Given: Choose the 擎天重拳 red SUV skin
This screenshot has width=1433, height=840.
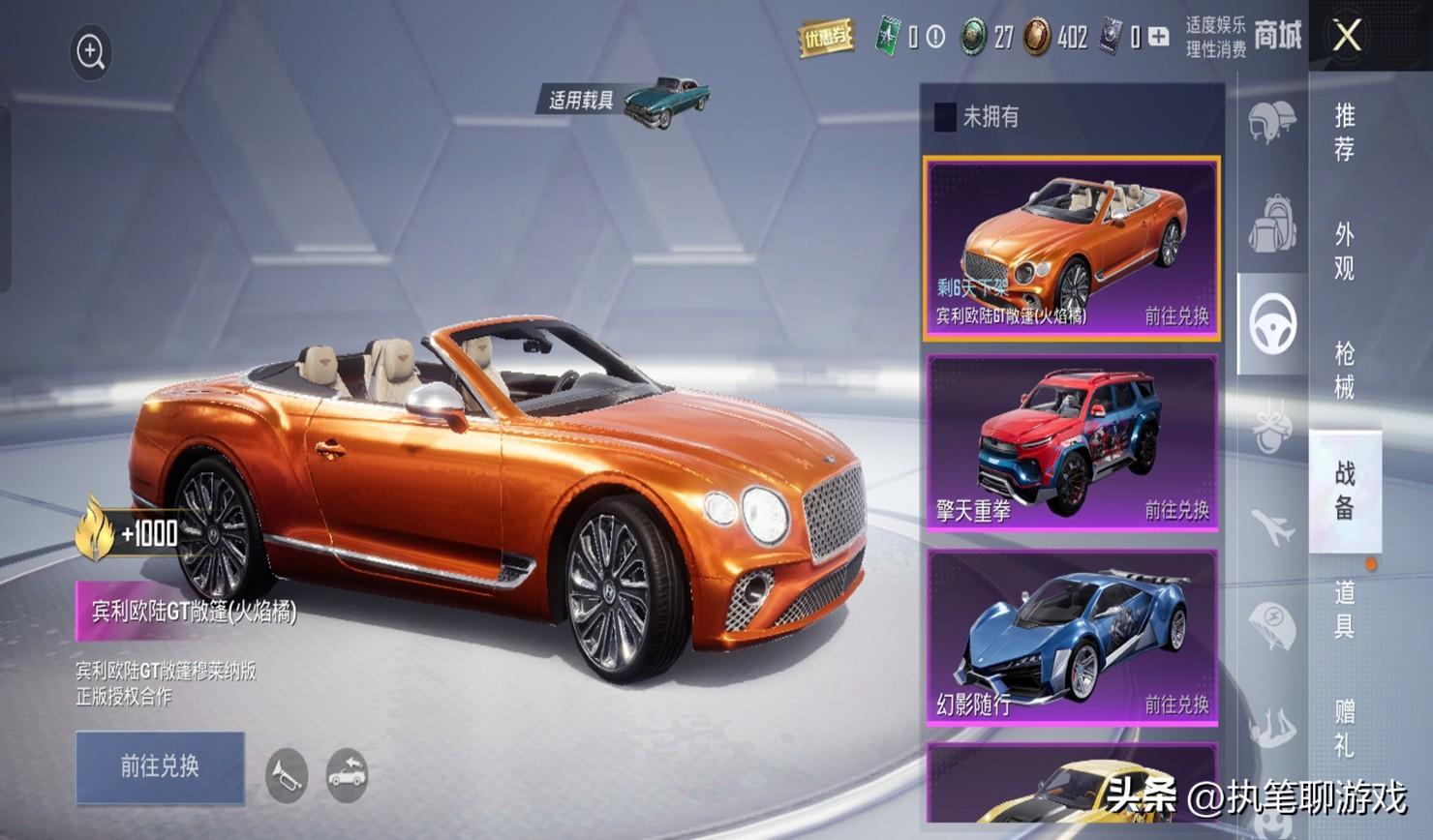Looking at the screenshot, I should click(x=1072, y=442).
